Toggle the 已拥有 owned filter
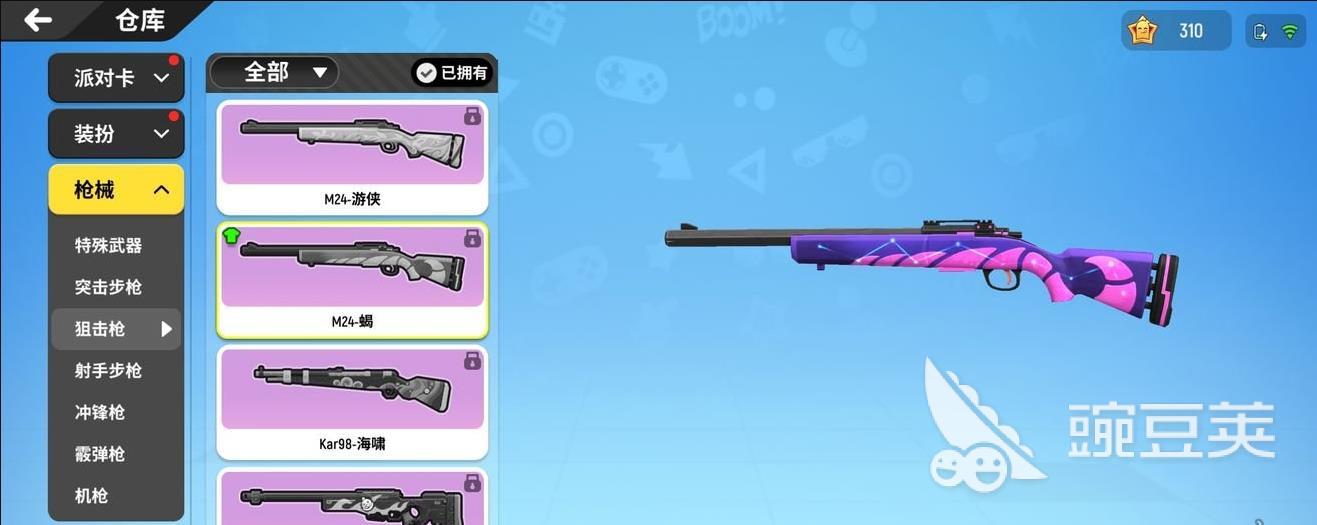The width and height of the screenshot is (1317, 525). point(453,73)
